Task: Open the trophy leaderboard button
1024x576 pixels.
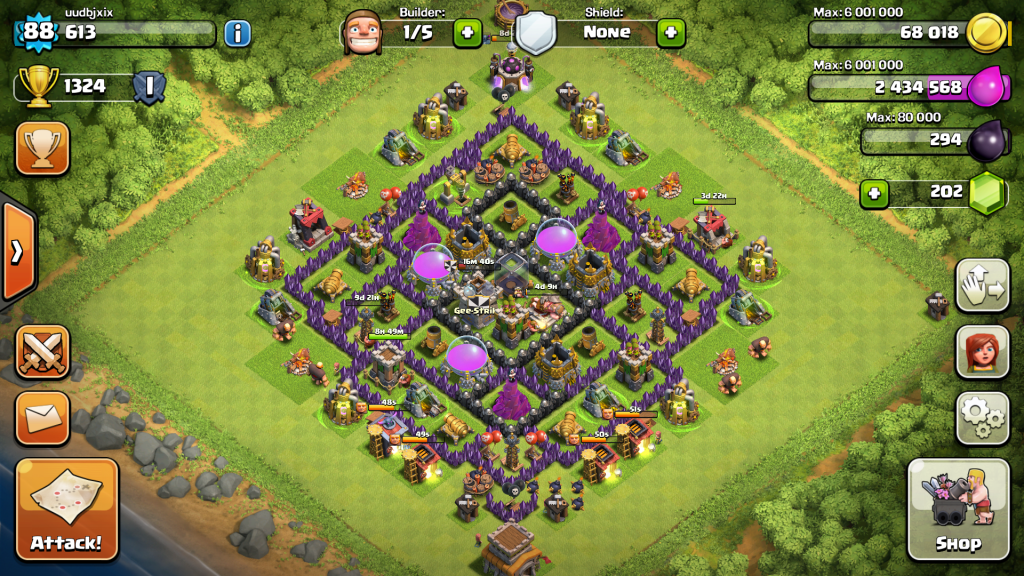Action: [x=42, y=149]
